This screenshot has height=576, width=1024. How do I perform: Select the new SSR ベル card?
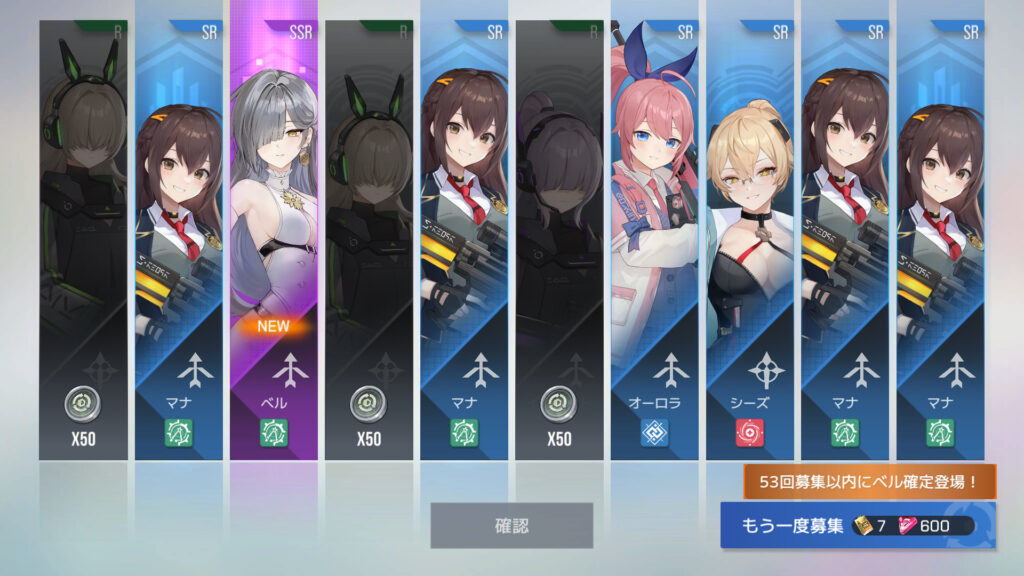(x=274, y=240)
